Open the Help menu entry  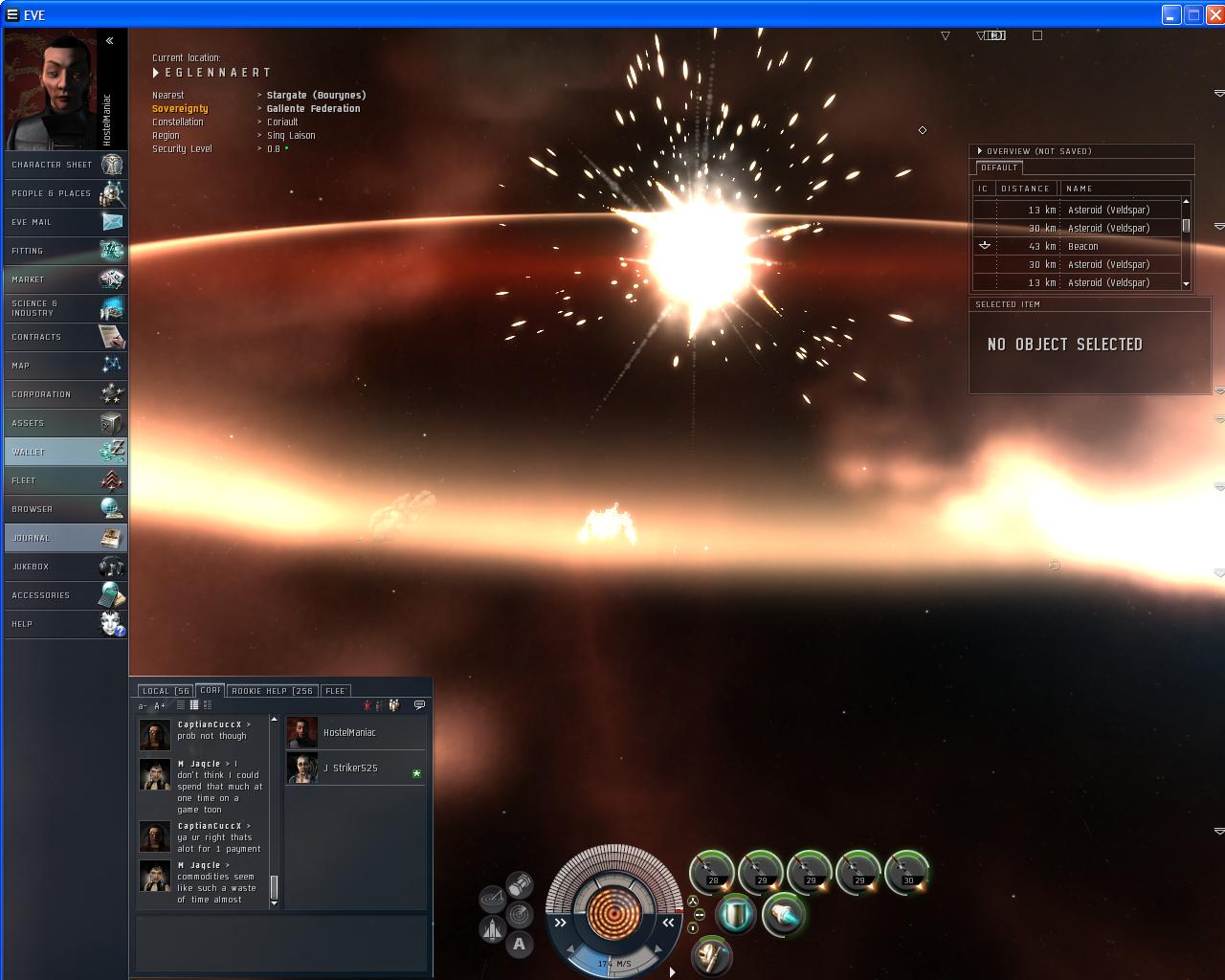tap(64, 624)
